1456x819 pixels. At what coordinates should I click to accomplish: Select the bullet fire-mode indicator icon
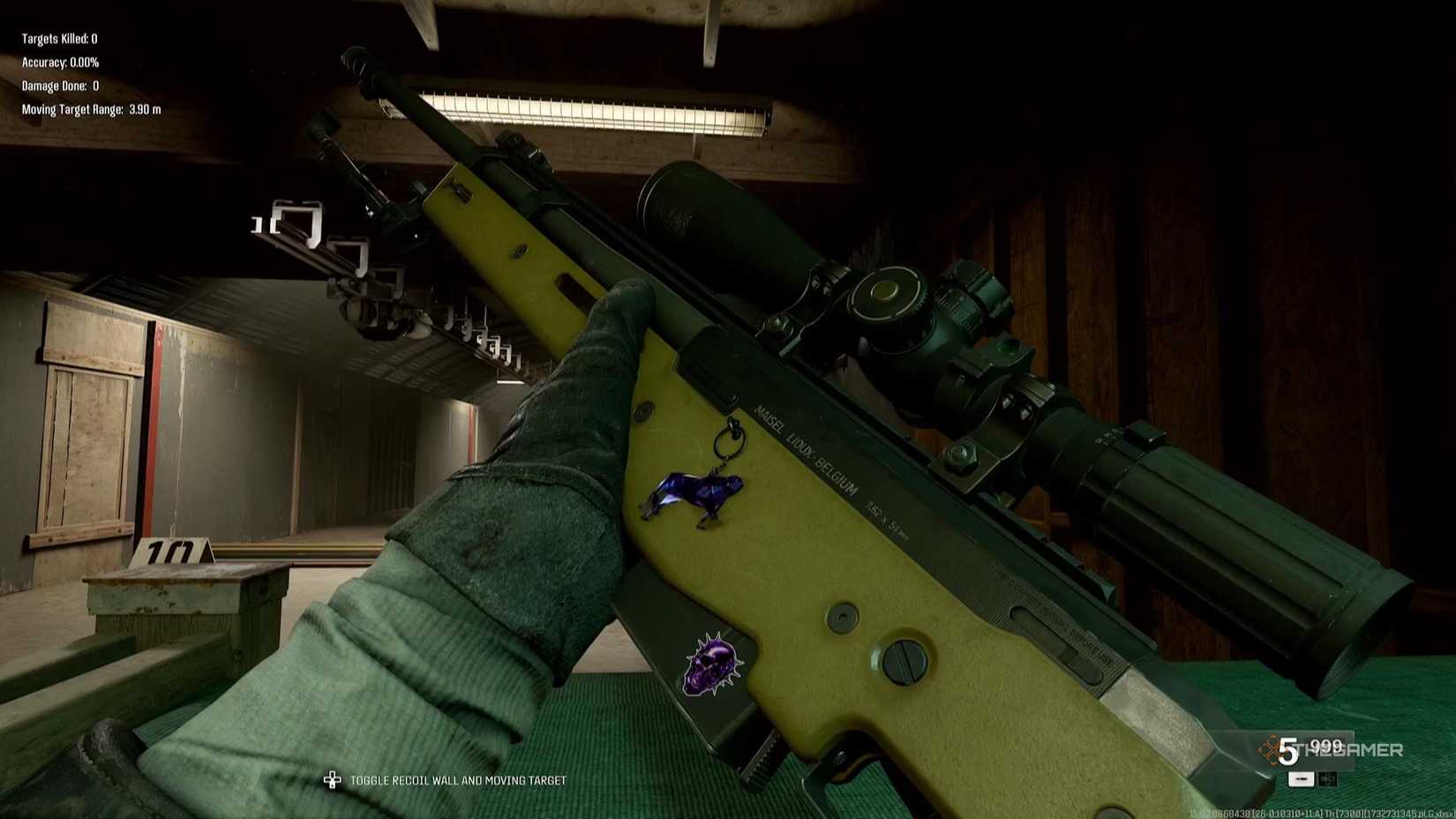[1301, 779]
